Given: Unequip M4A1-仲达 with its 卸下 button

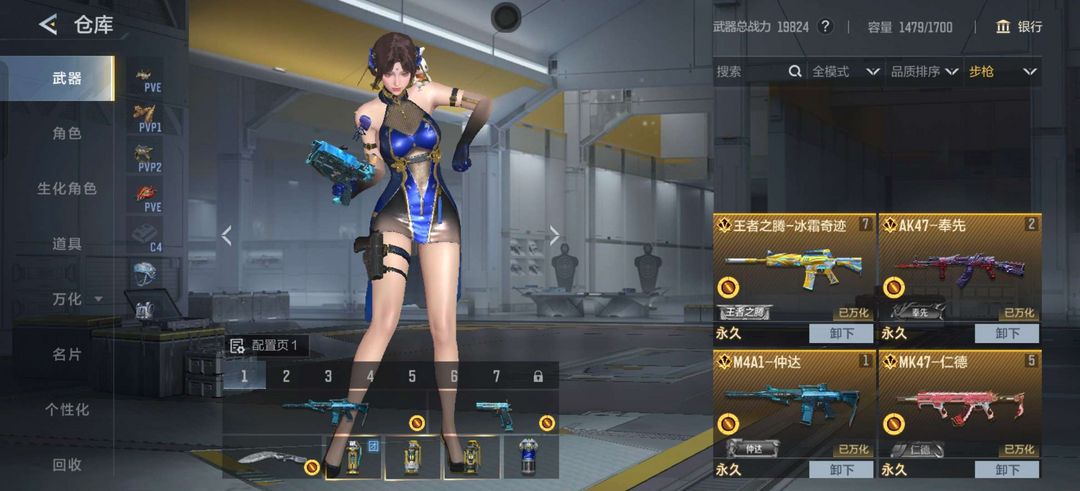Looking at the screenshot, I should [840, 469].
